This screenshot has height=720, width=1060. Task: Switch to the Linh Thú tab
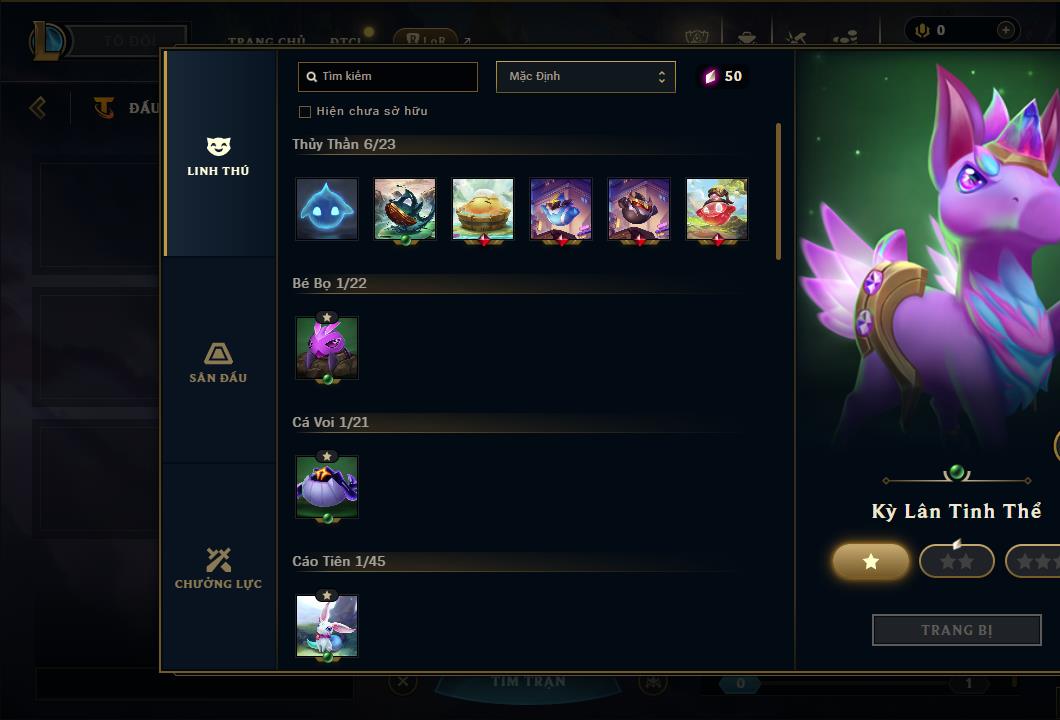[218, 156]
